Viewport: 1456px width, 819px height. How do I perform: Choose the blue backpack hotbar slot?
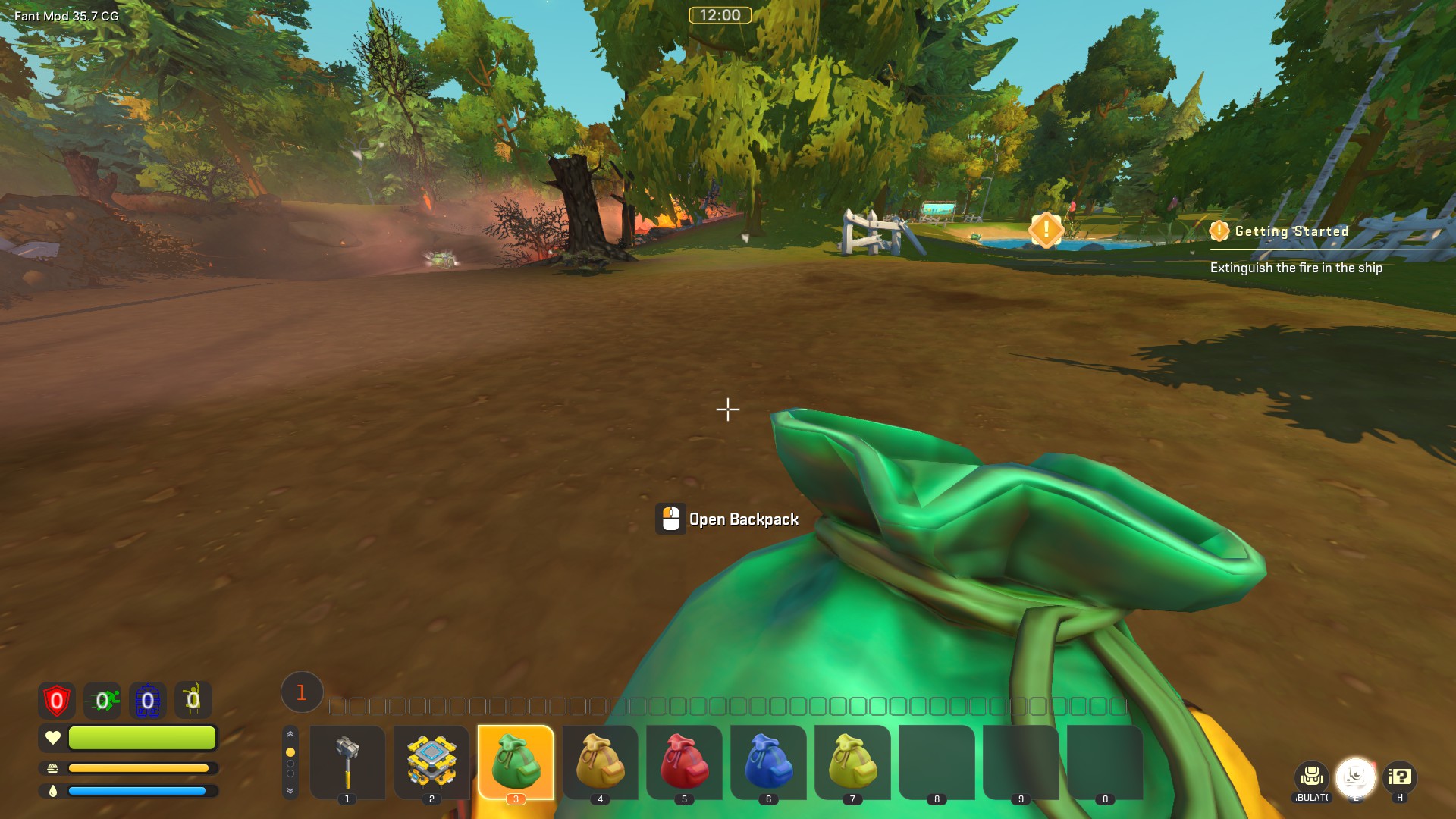click(x=768, y=761)
